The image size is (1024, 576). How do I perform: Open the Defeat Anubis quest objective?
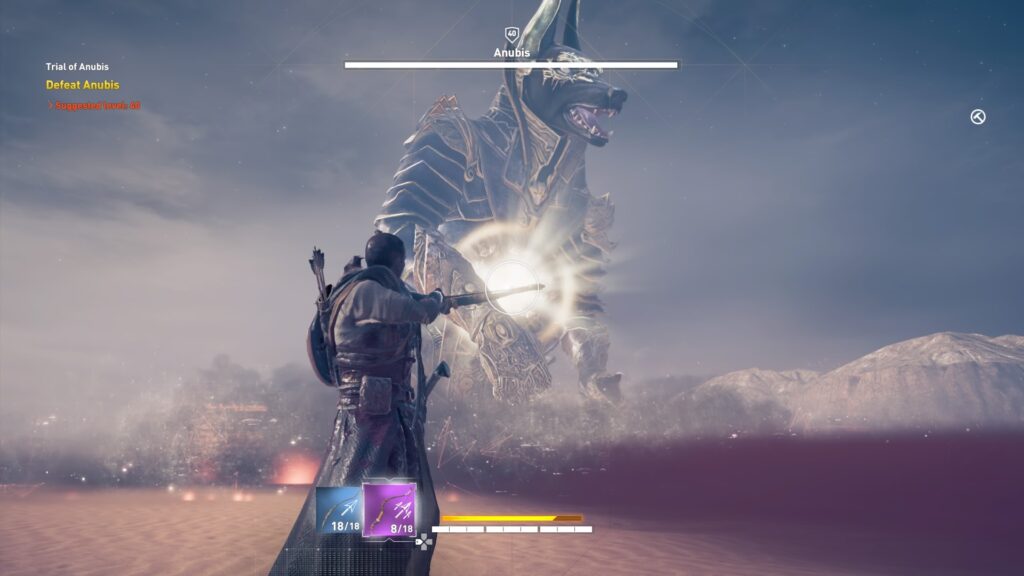pyautogui.click(x=83, y=85)
